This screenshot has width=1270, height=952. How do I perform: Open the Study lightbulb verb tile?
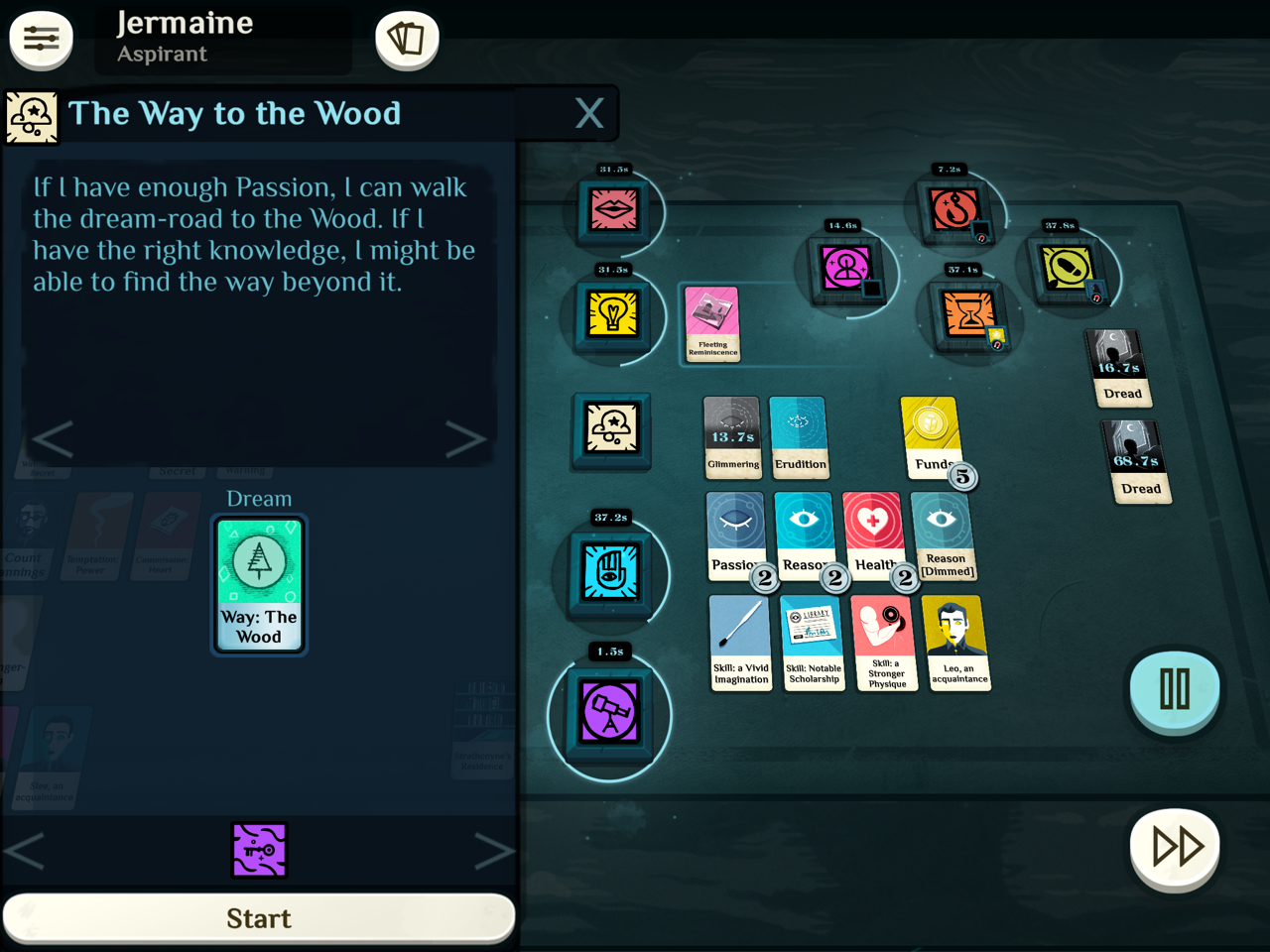[x=612, y=315]
